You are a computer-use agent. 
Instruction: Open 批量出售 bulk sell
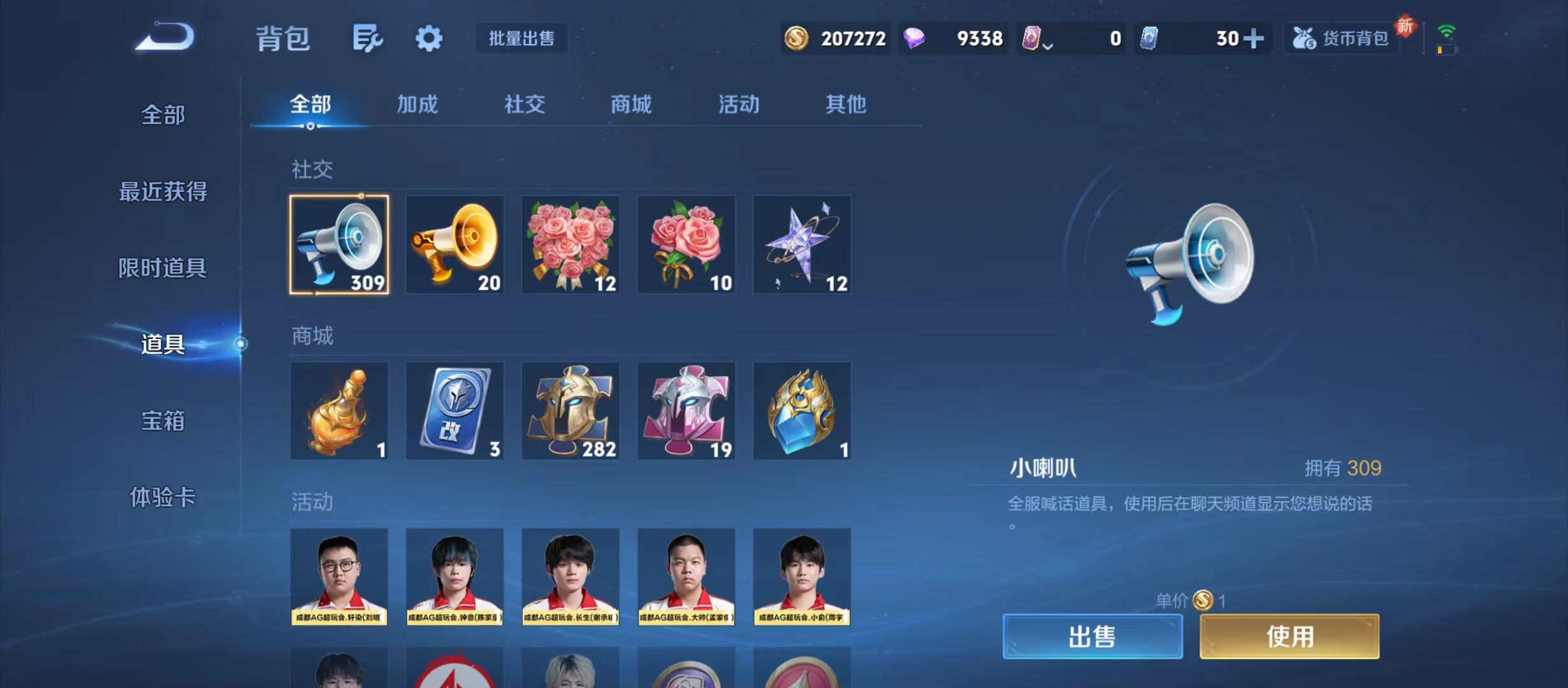(x=521, y=38)
